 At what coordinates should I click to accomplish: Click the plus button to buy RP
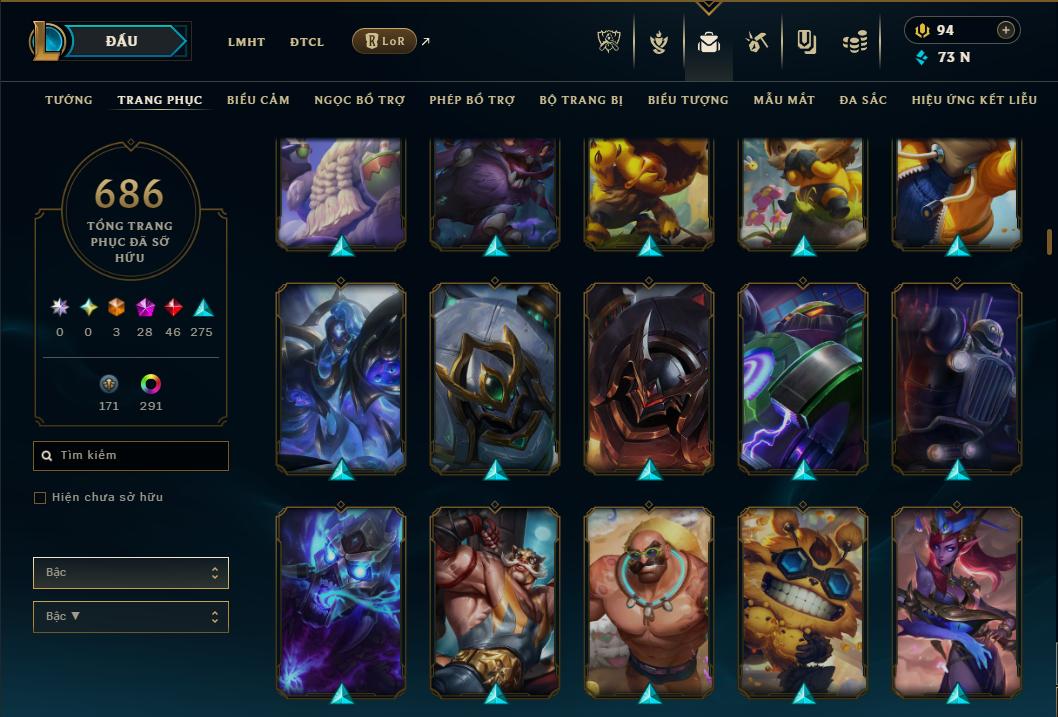coord(1005,30)
